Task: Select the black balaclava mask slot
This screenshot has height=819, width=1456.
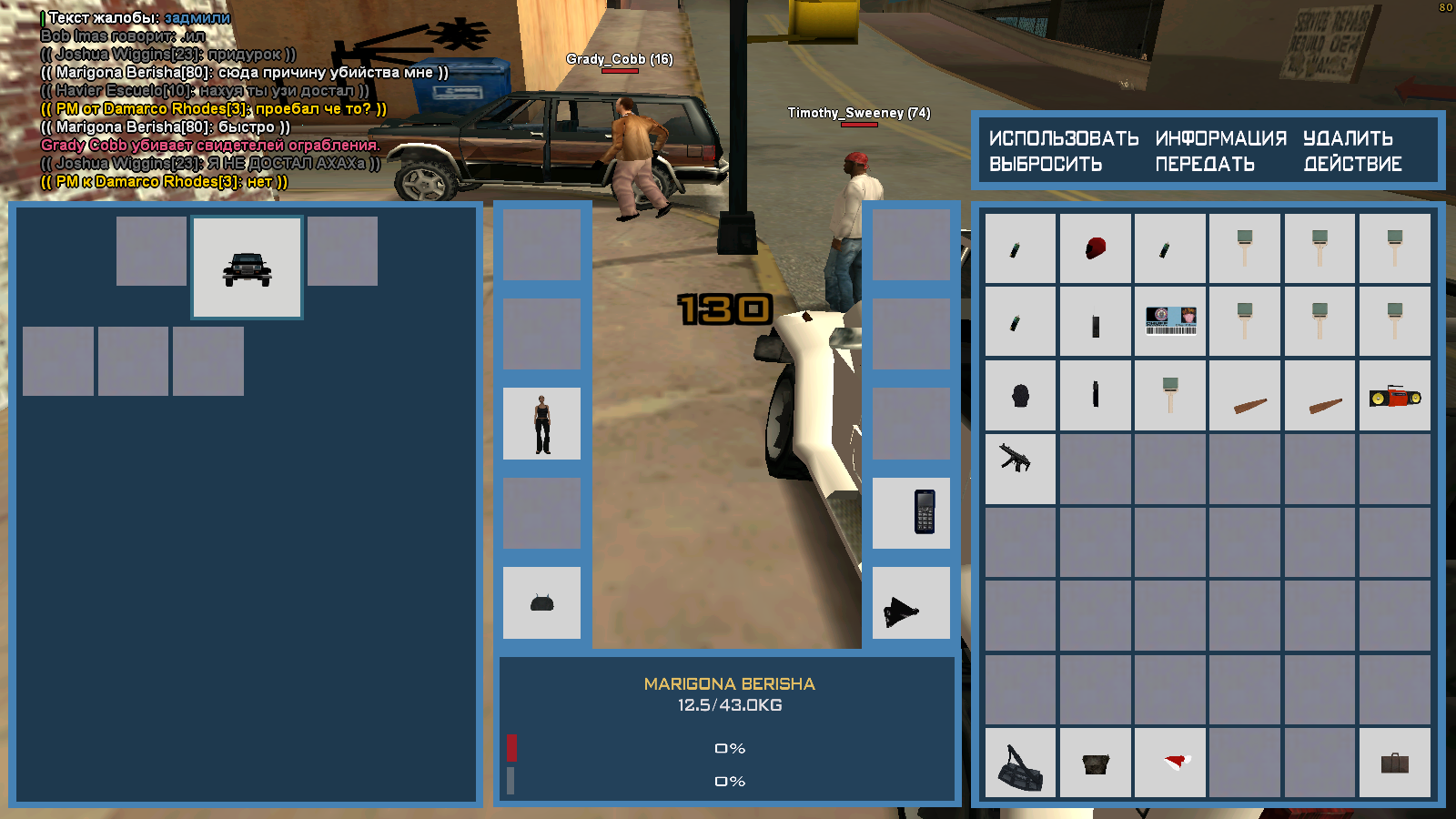Action: click(x=1021, y=396)
